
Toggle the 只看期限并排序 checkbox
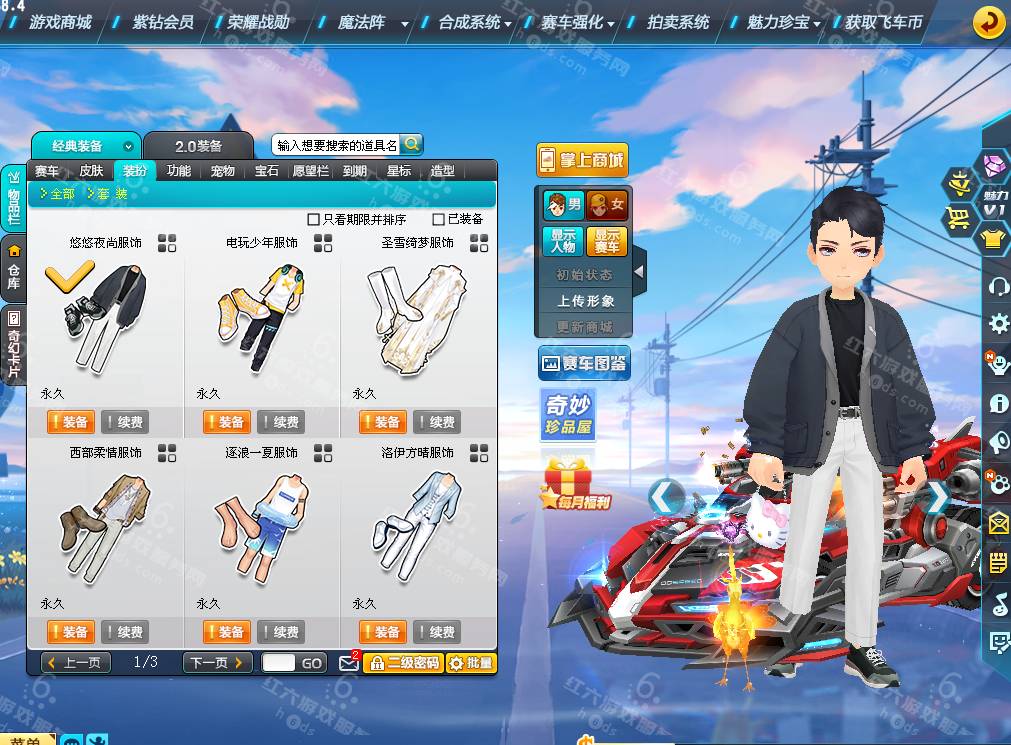click(313, 219)
